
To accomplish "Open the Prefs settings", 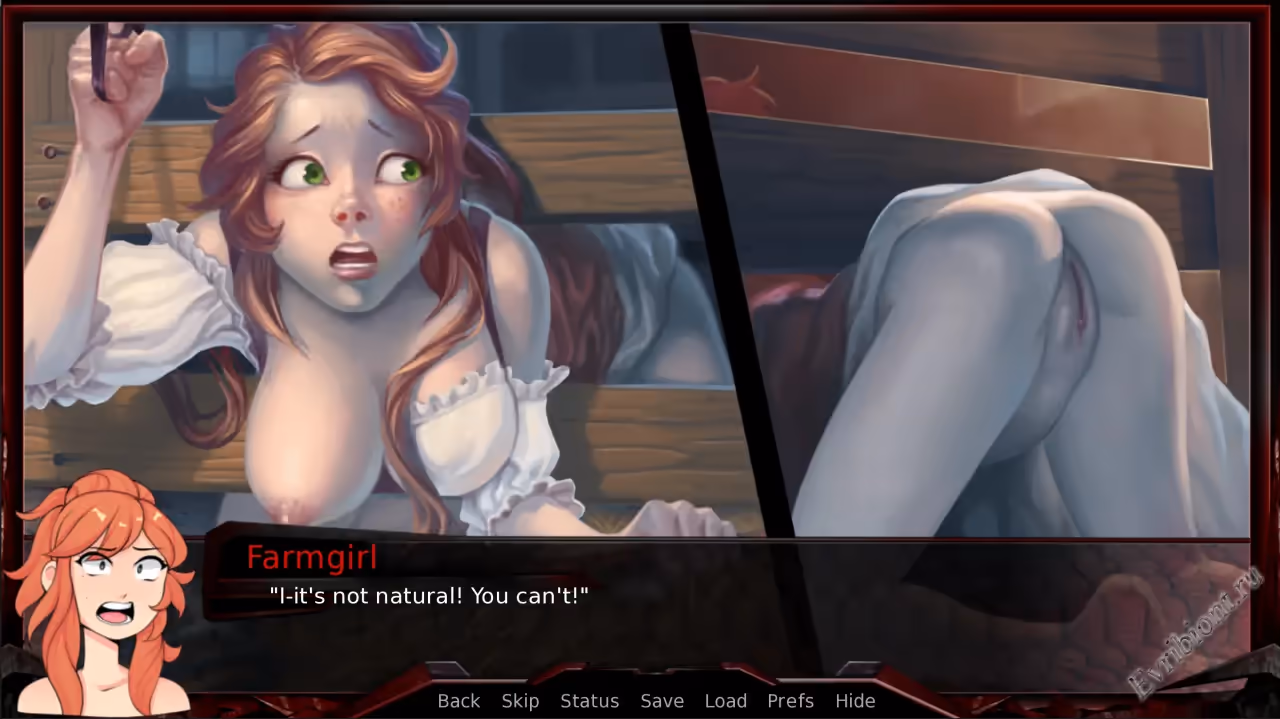I will click(x=790, y=701).
